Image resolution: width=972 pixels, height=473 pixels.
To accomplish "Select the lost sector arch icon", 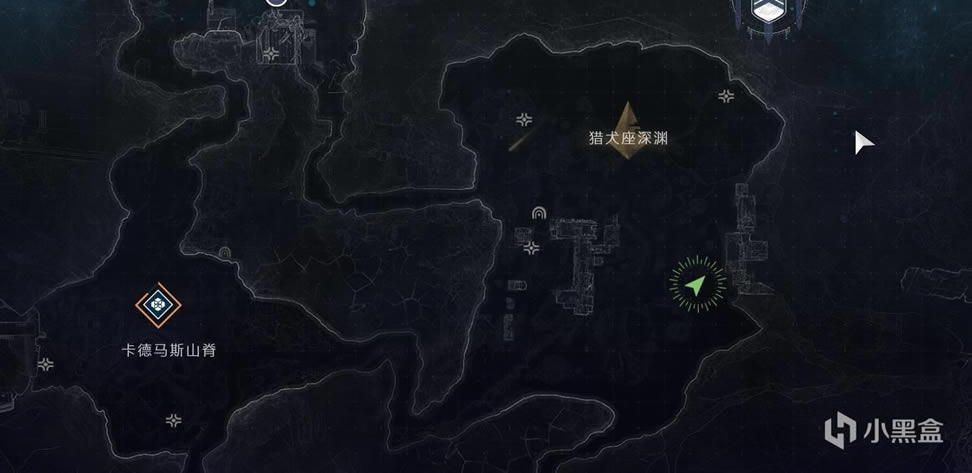I will (x=540, y=213).
